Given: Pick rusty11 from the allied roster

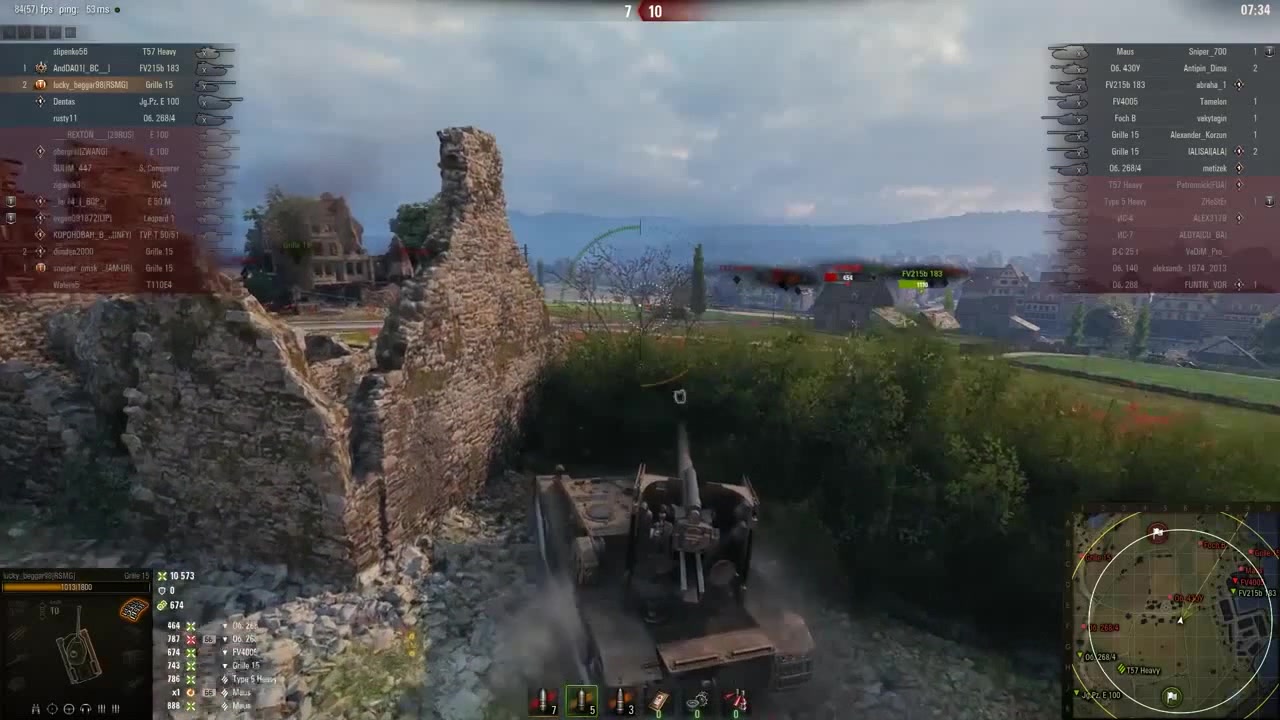Looking at the screenshot, I should click(x=65, y=118).
